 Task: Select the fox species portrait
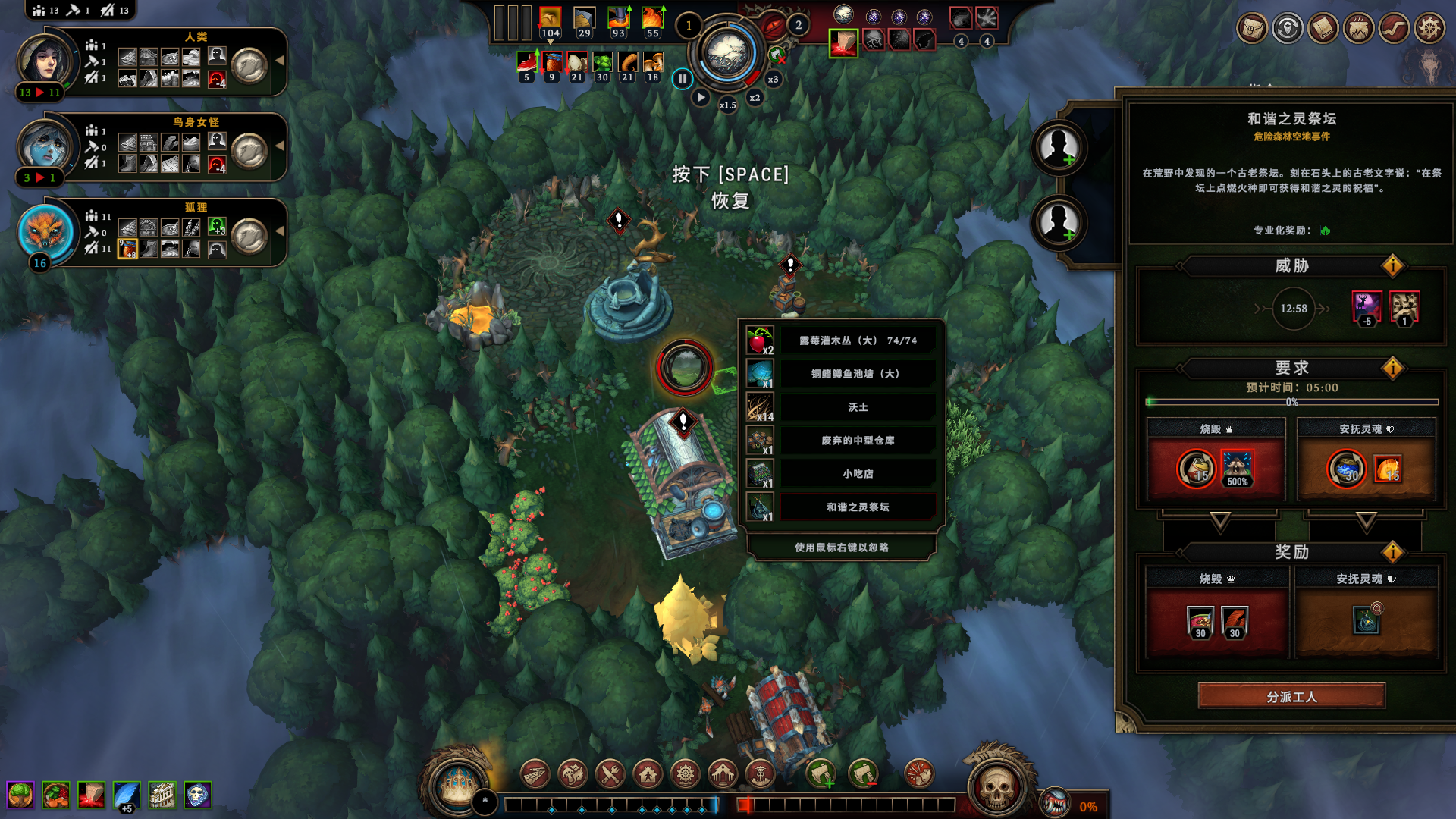pos(45,232)
